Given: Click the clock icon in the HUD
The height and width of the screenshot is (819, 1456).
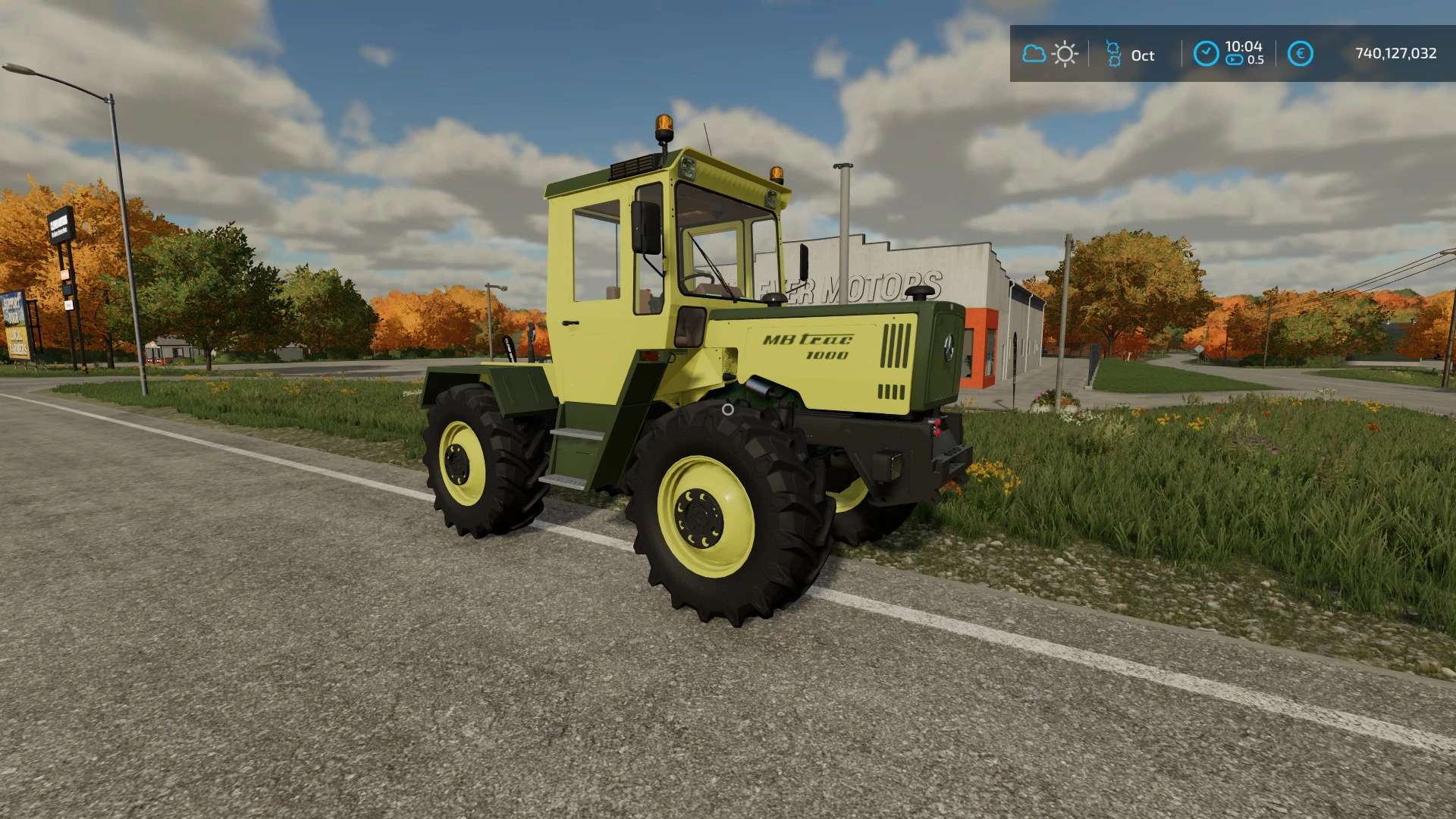Looking at the screenshot, I should (x=1206, y=53).
